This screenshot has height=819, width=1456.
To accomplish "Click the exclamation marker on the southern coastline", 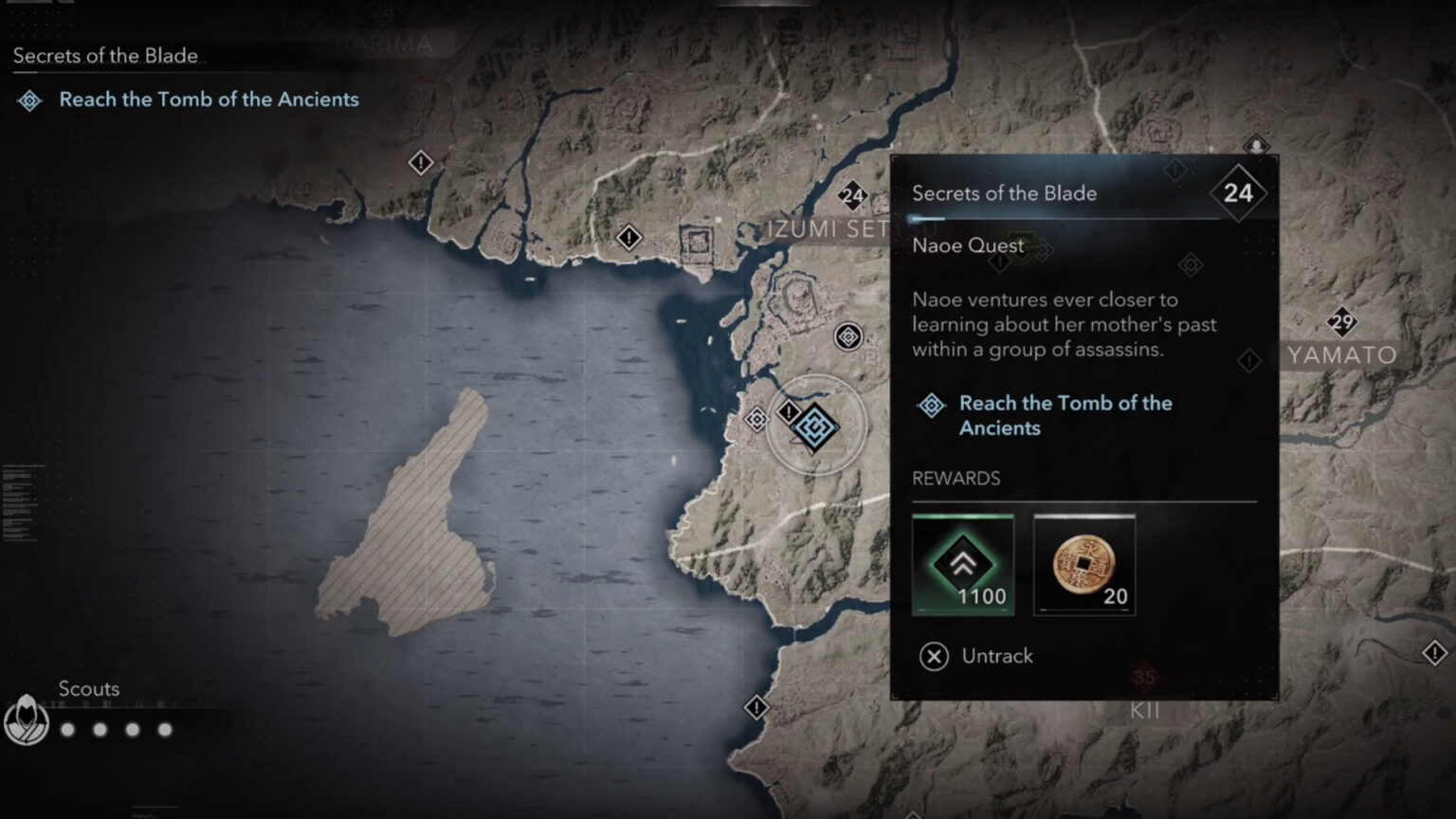I will 755,705.
